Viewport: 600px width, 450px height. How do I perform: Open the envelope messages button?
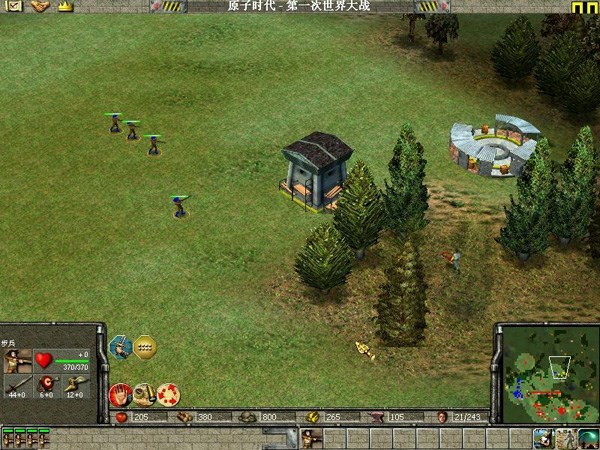click(x=11, y=6)
